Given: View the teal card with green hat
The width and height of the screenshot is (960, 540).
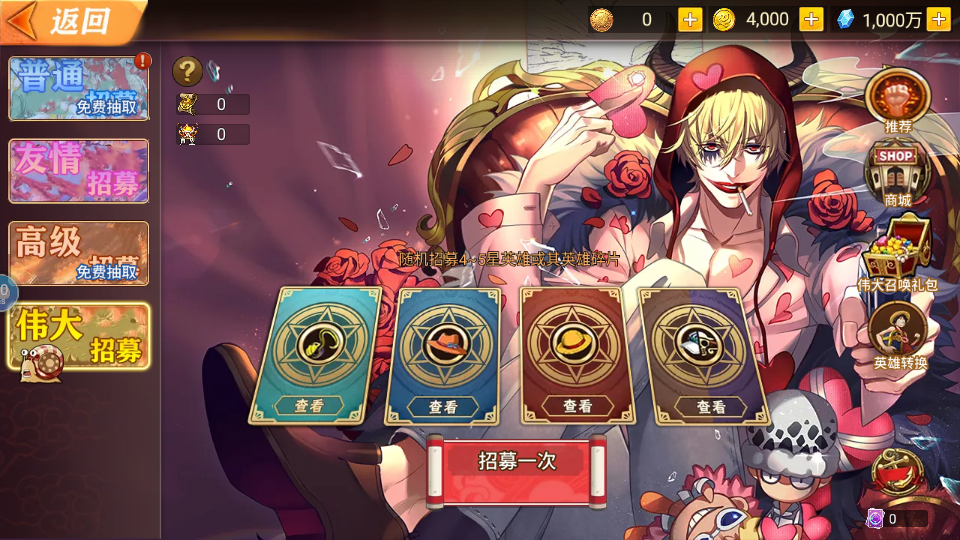Looking at the screenshot, I should pyautogui.click(x=310, y=406).
